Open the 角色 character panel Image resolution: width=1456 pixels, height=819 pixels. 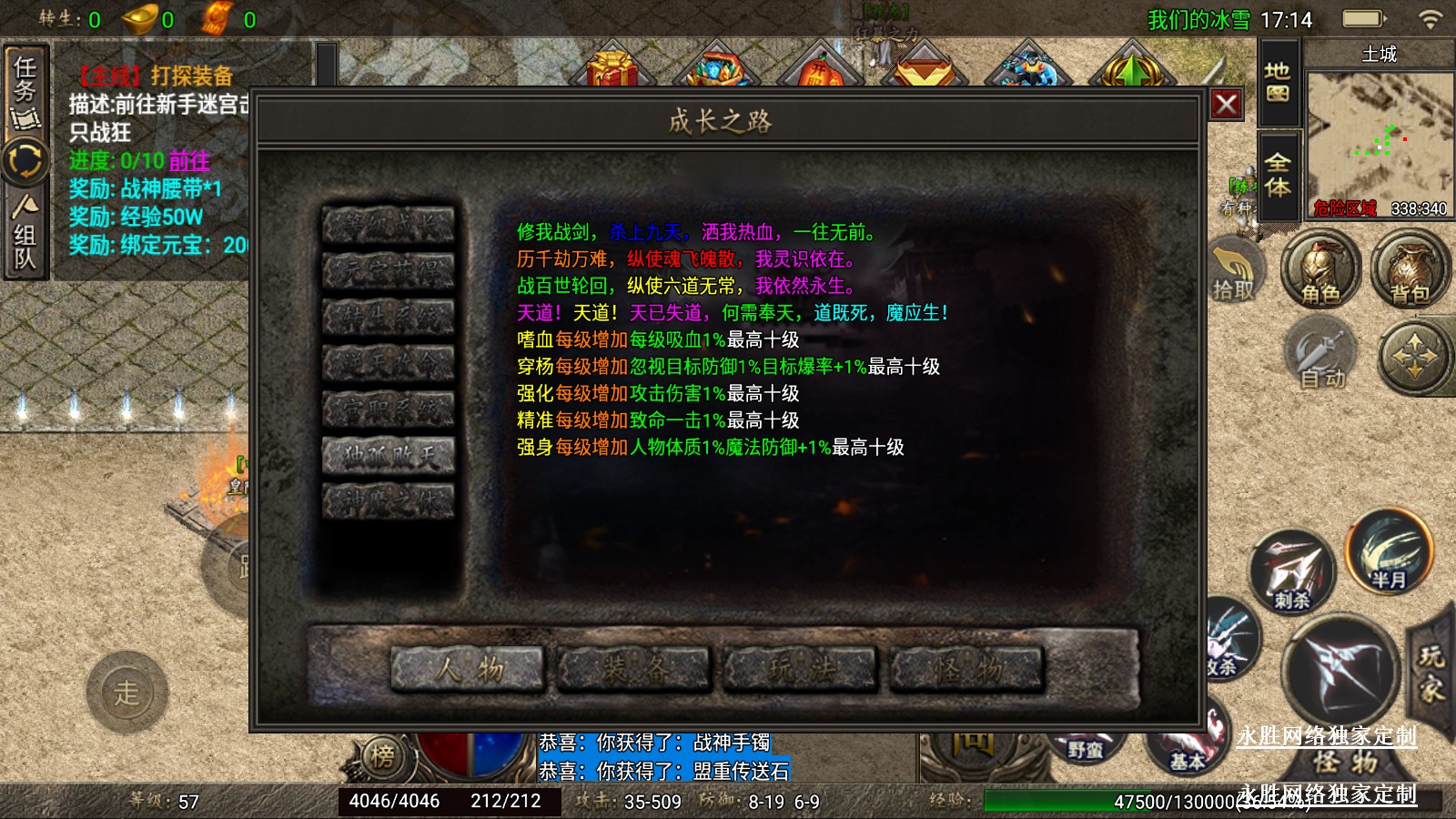point(1319,269)
